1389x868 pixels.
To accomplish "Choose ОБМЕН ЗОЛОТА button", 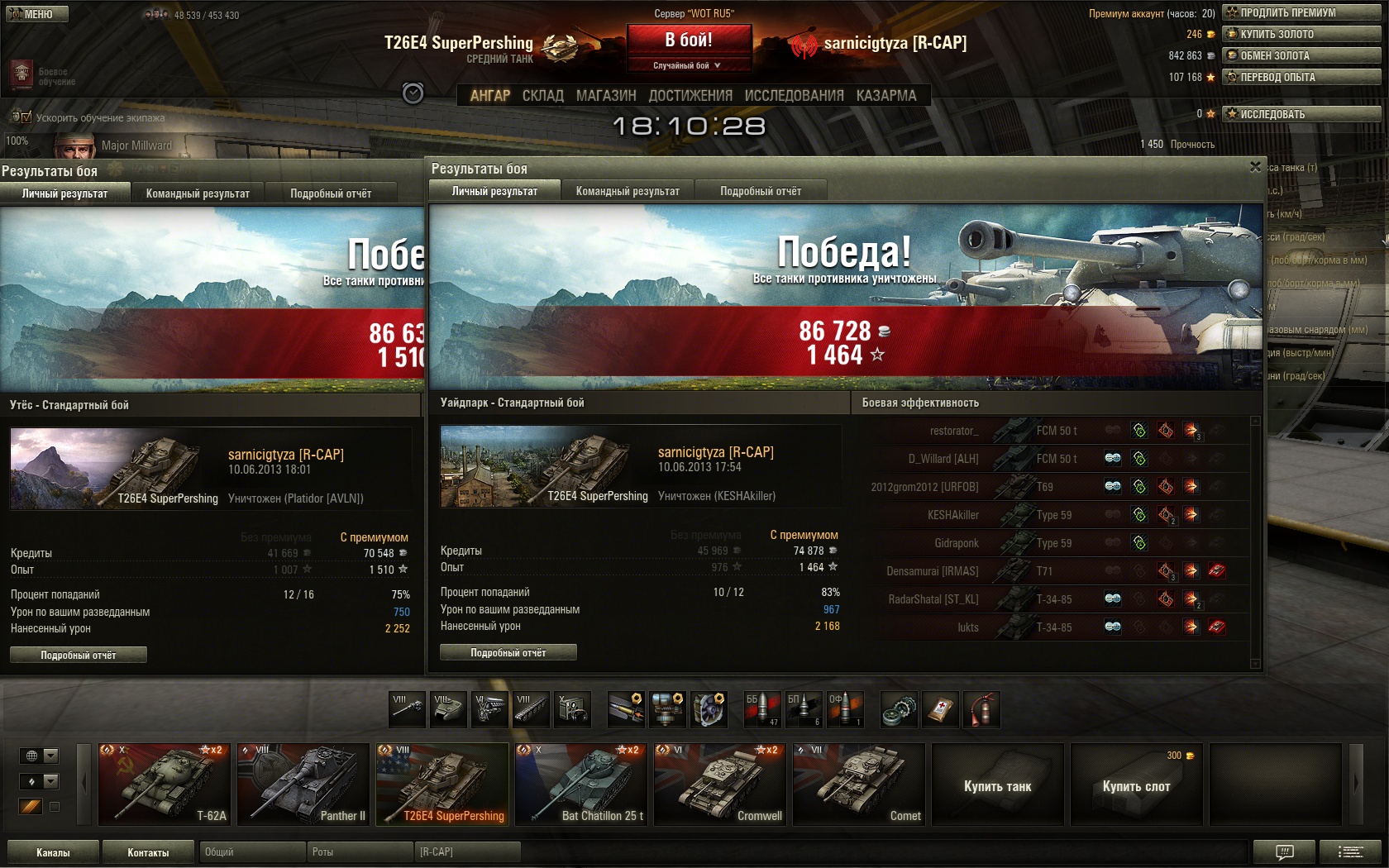I will 1302,55.
